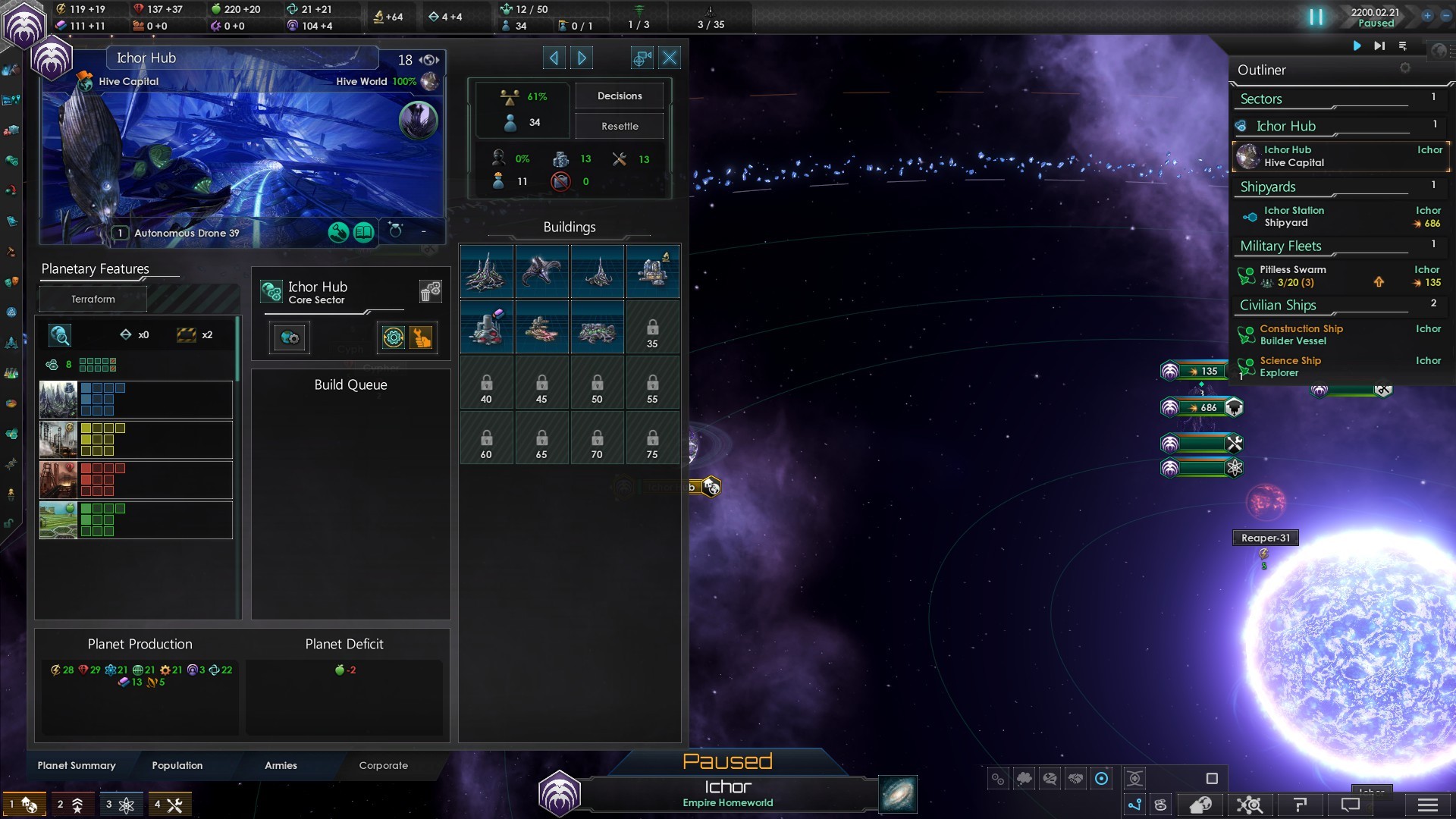Toggle the game pause button
1456x819 pixels.
pos(1316,17)
